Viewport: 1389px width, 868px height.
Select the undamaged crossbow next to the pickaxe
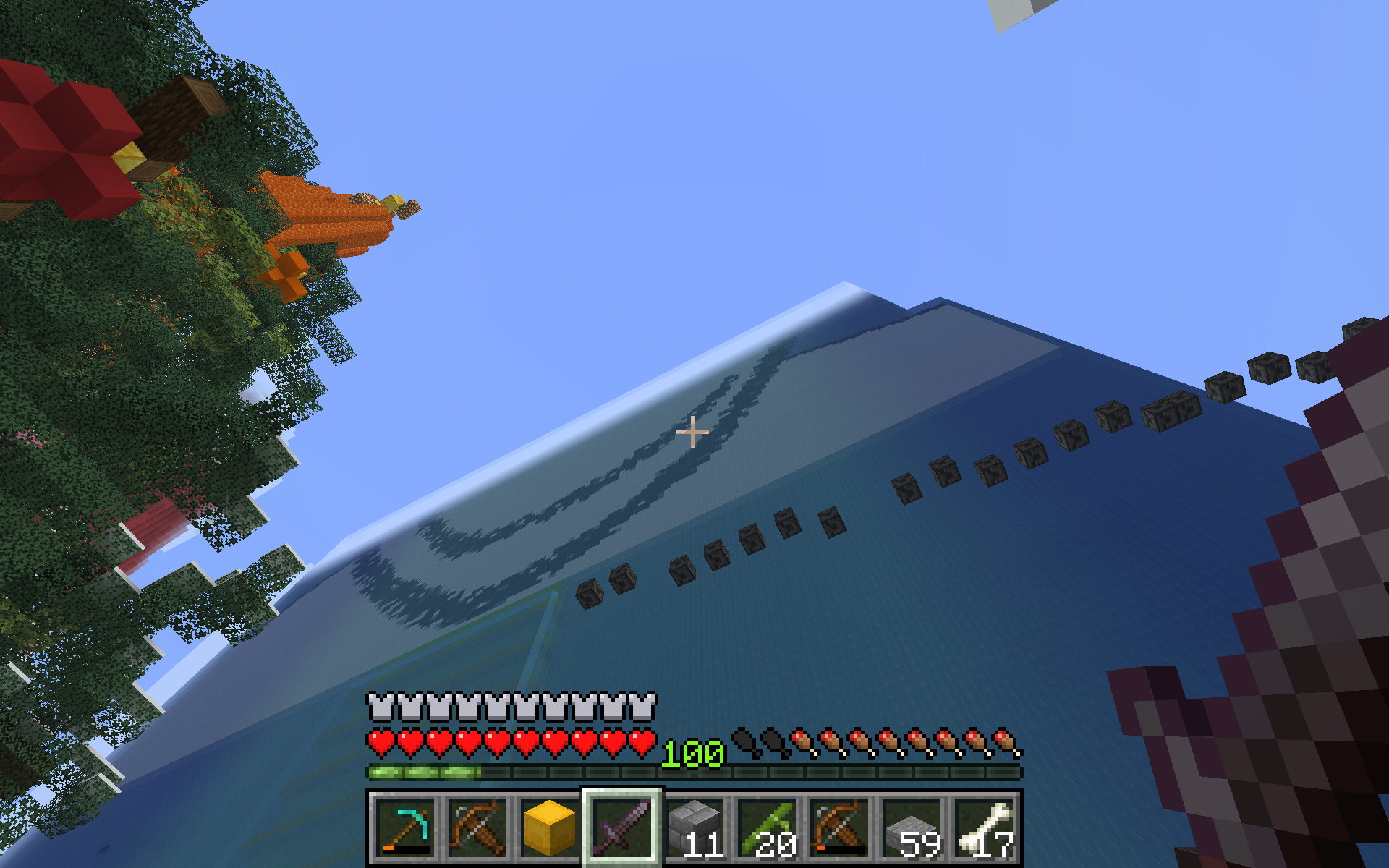(x=477, y=827)
